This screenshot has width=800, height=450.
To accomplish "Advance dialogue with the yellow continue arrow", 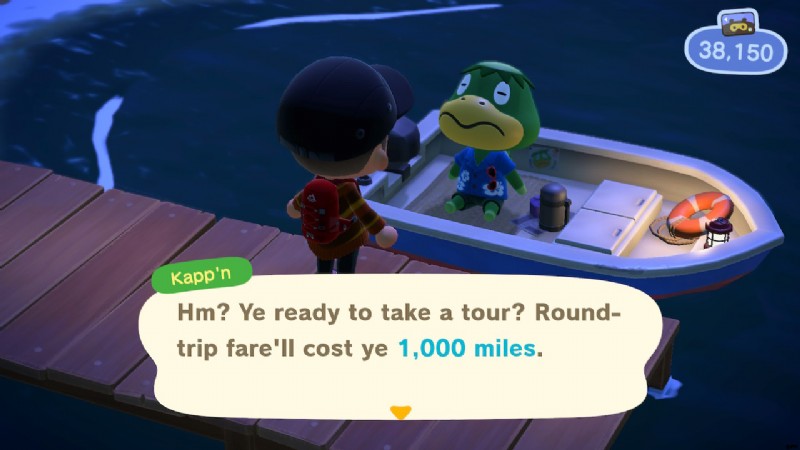I will coord(400,412).
